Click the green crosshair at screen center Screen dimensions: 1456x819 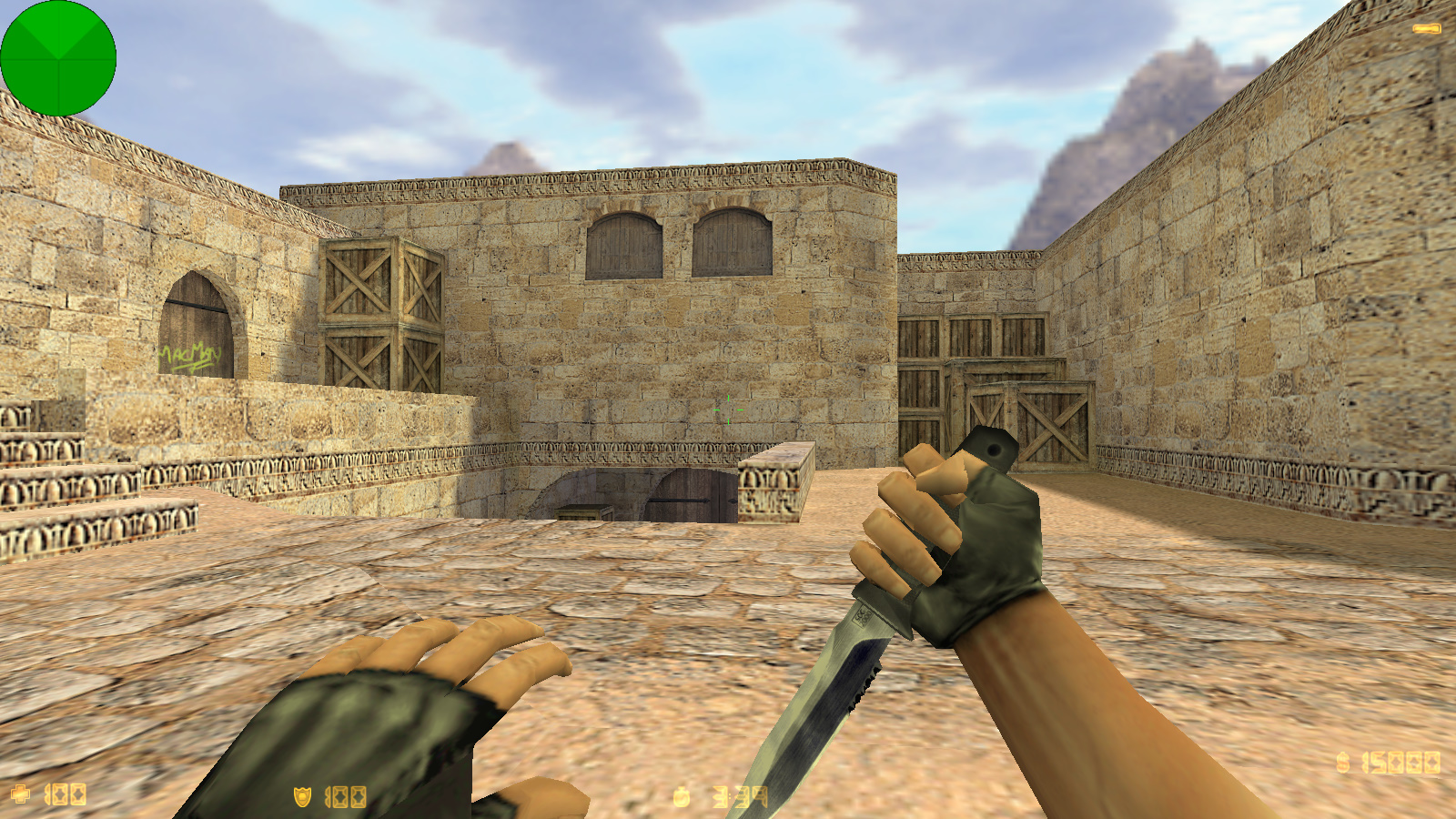728,409
